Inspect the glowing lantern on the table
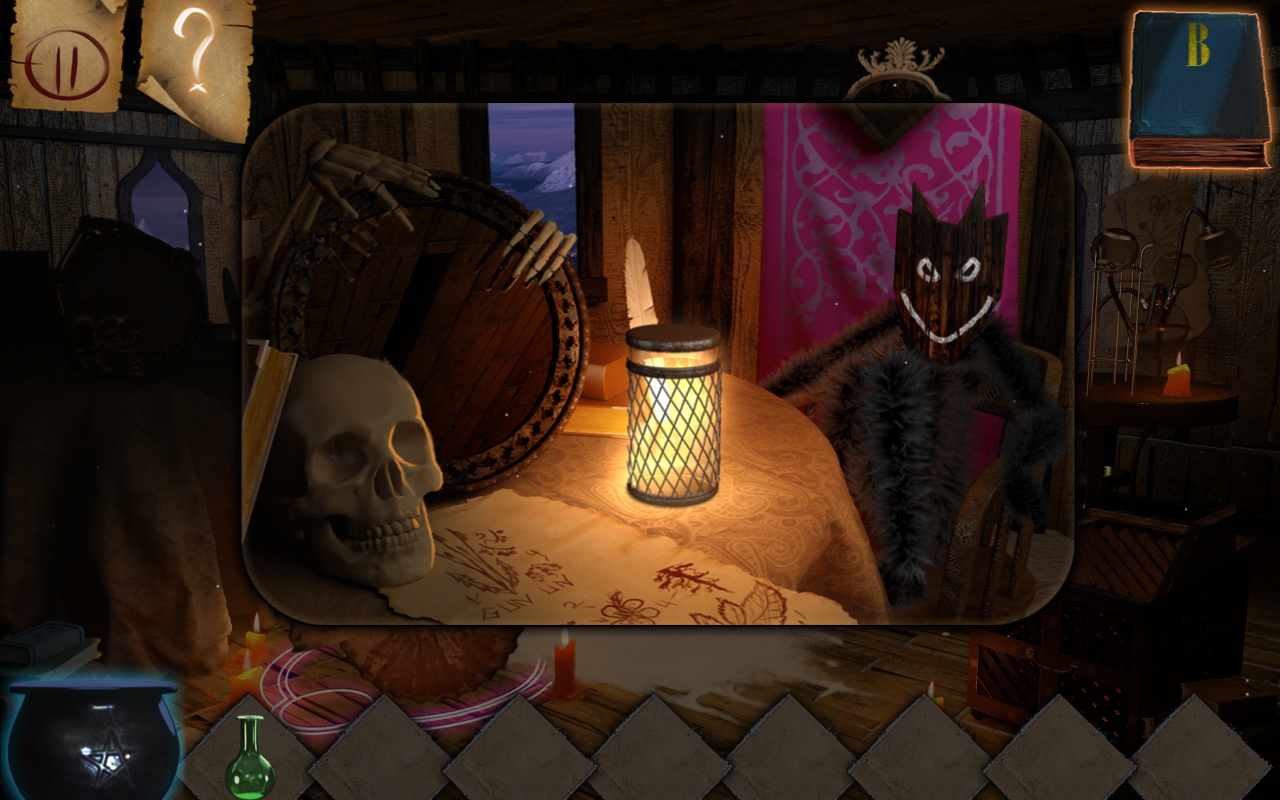This screenshot has height=800, width=1280. (675, 420)
